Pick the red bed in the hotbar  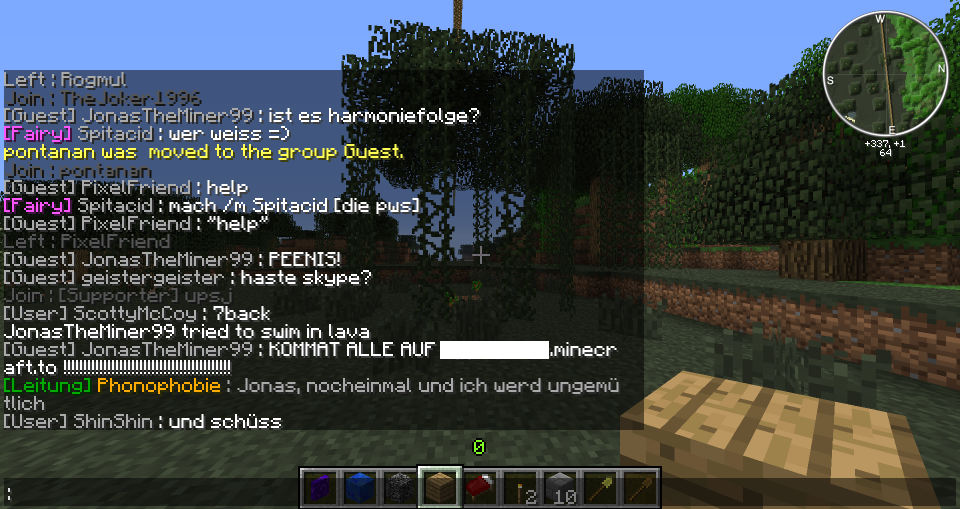[x=480, y=488]
